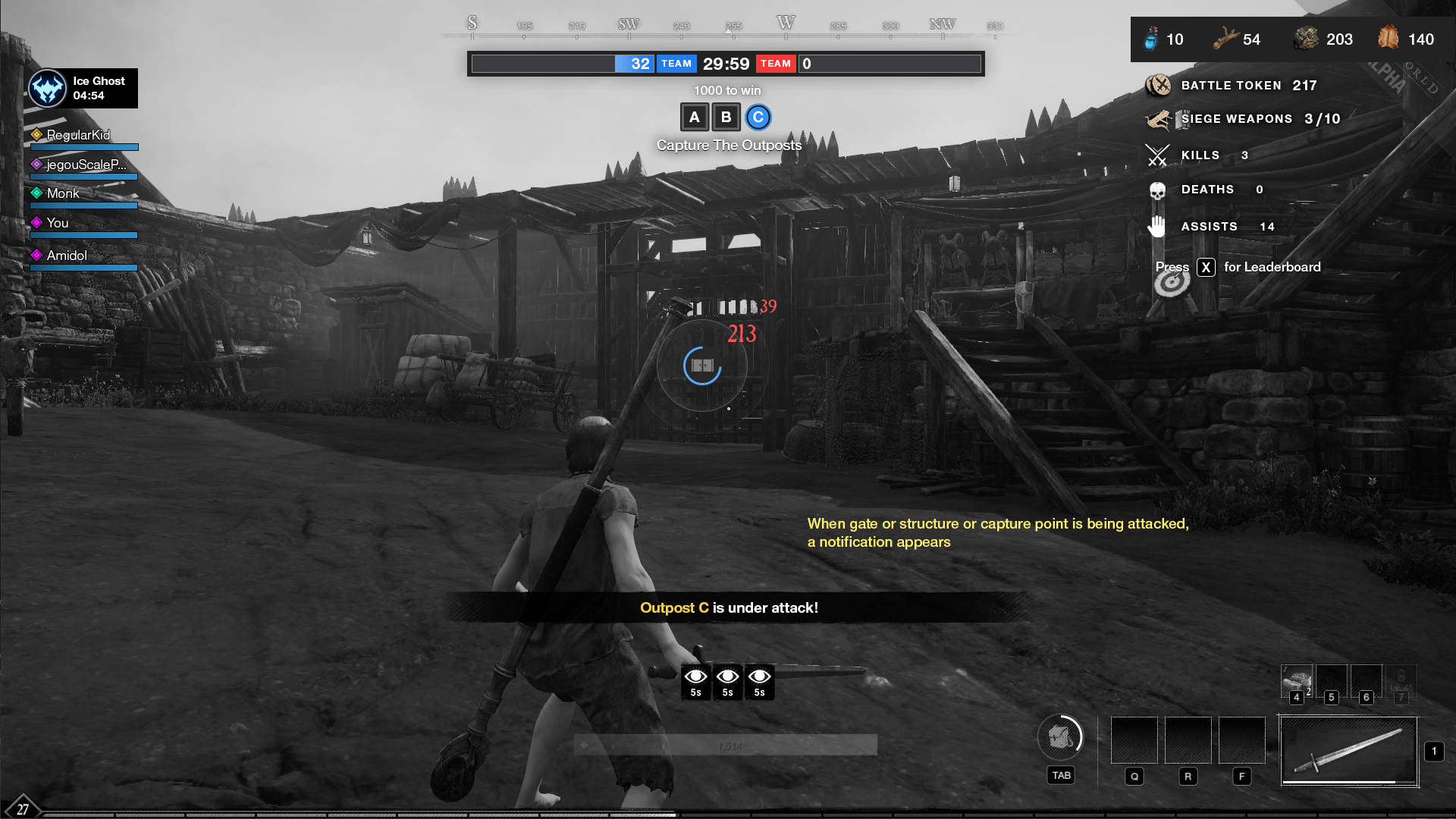Select party member RegularKid
1456x819 pixels.
click(x=78, y=135)
